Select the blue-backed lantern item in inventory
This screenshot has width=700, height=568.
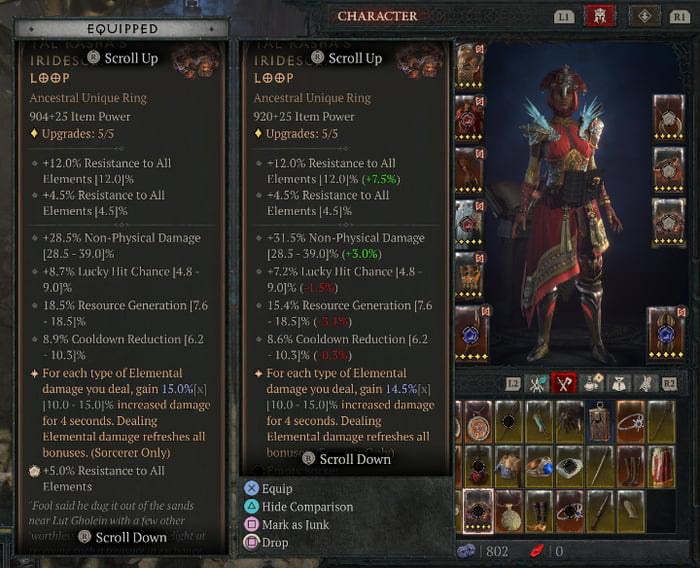coord(599,422)
